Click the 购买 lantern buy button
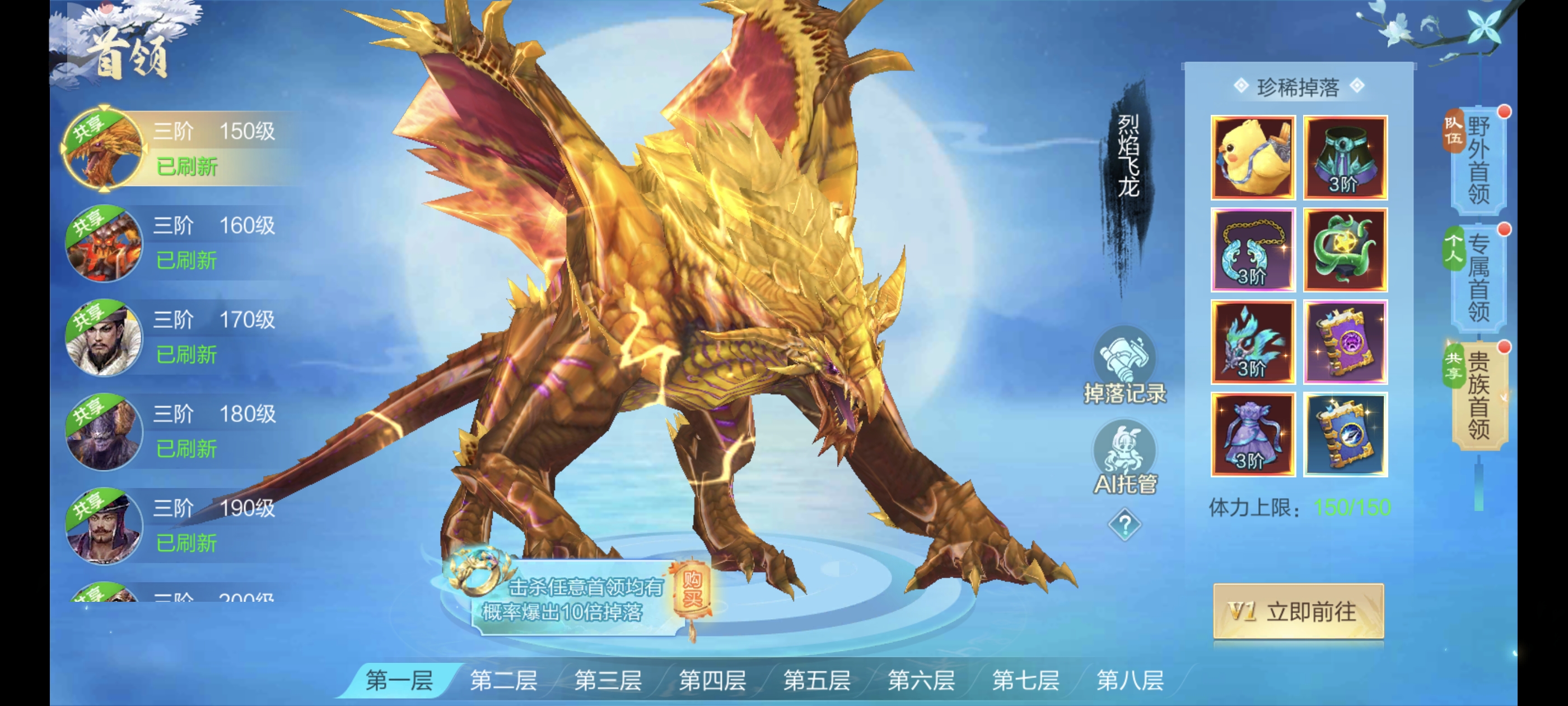This screenshot has height=706, width=1568. click(x=692, y=589)
